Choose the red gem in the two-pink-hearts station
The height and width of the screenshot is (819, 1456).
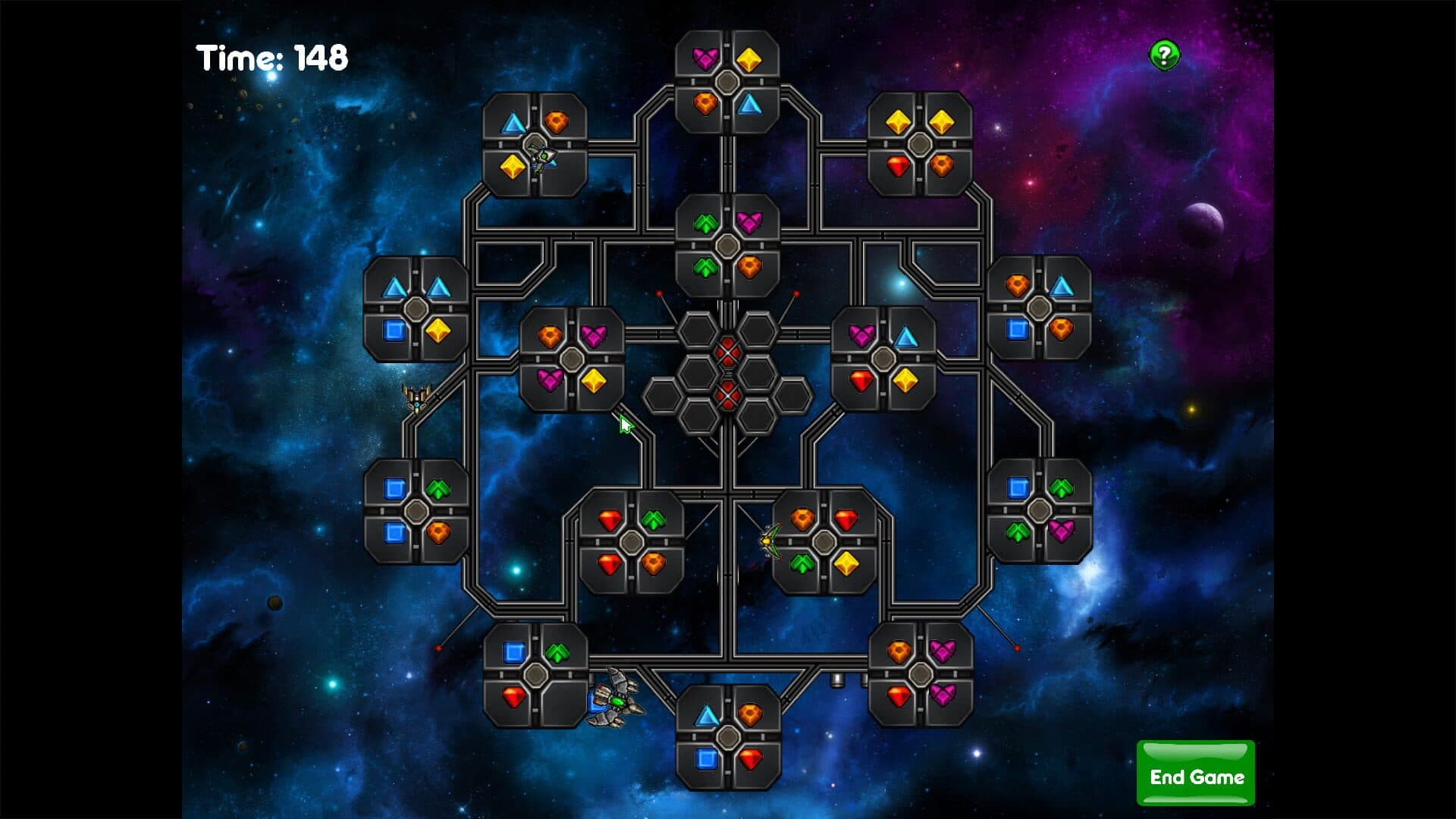899,694
